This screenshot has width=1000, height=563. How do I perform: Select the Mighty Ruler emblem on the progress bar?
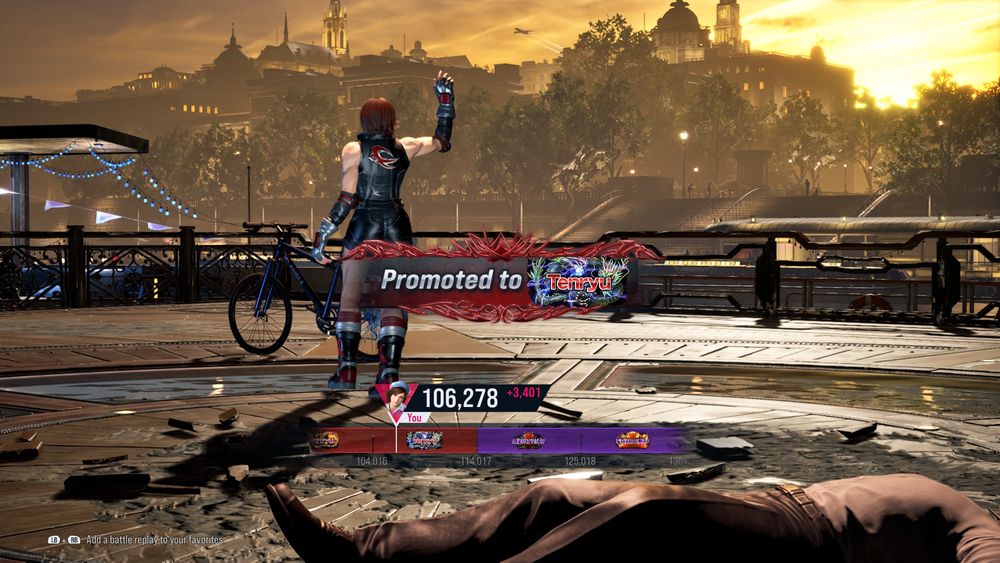529,440
